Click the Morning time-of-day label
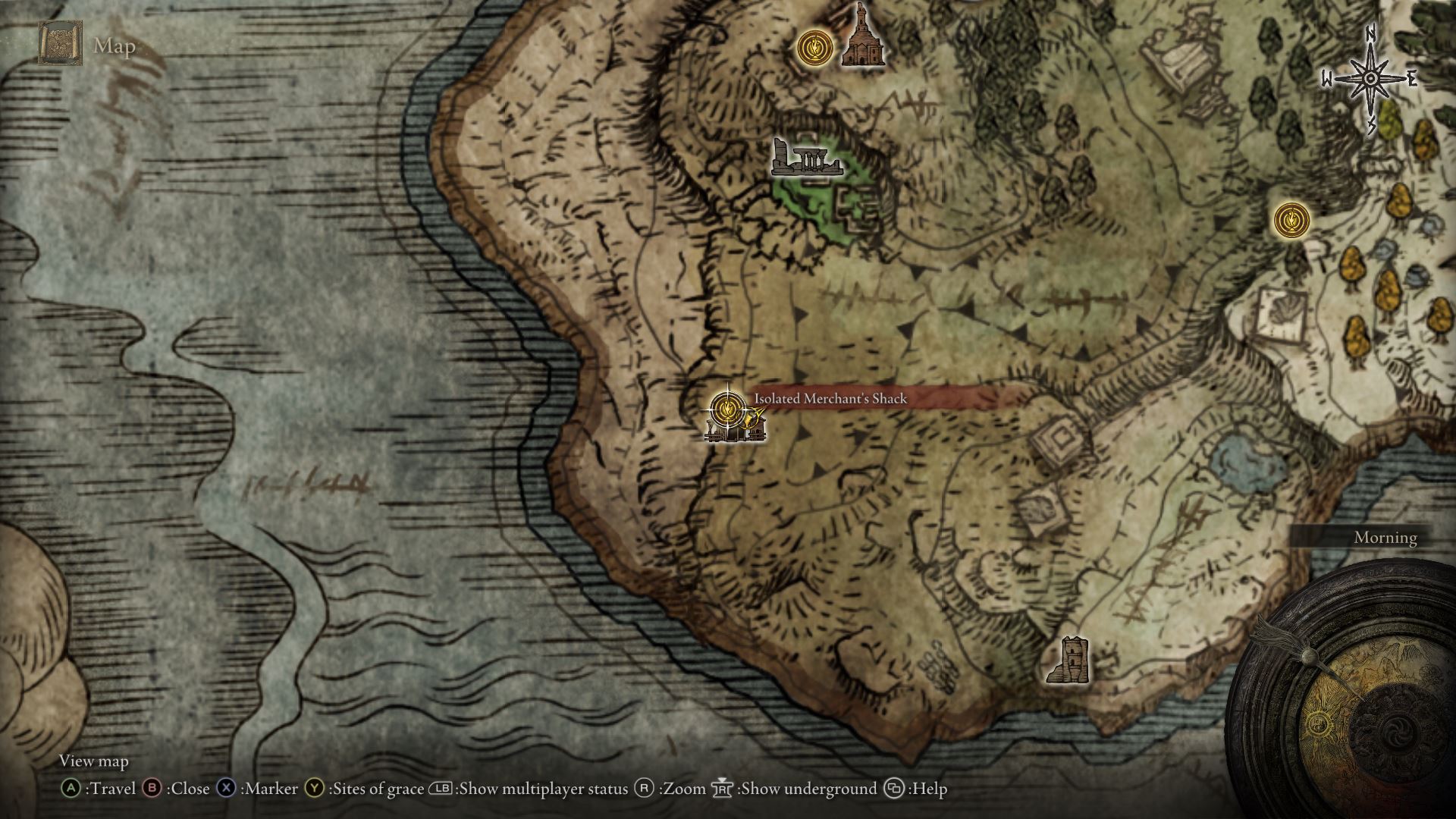Viewport: 1456px width, 819px height. [1385, 538]
